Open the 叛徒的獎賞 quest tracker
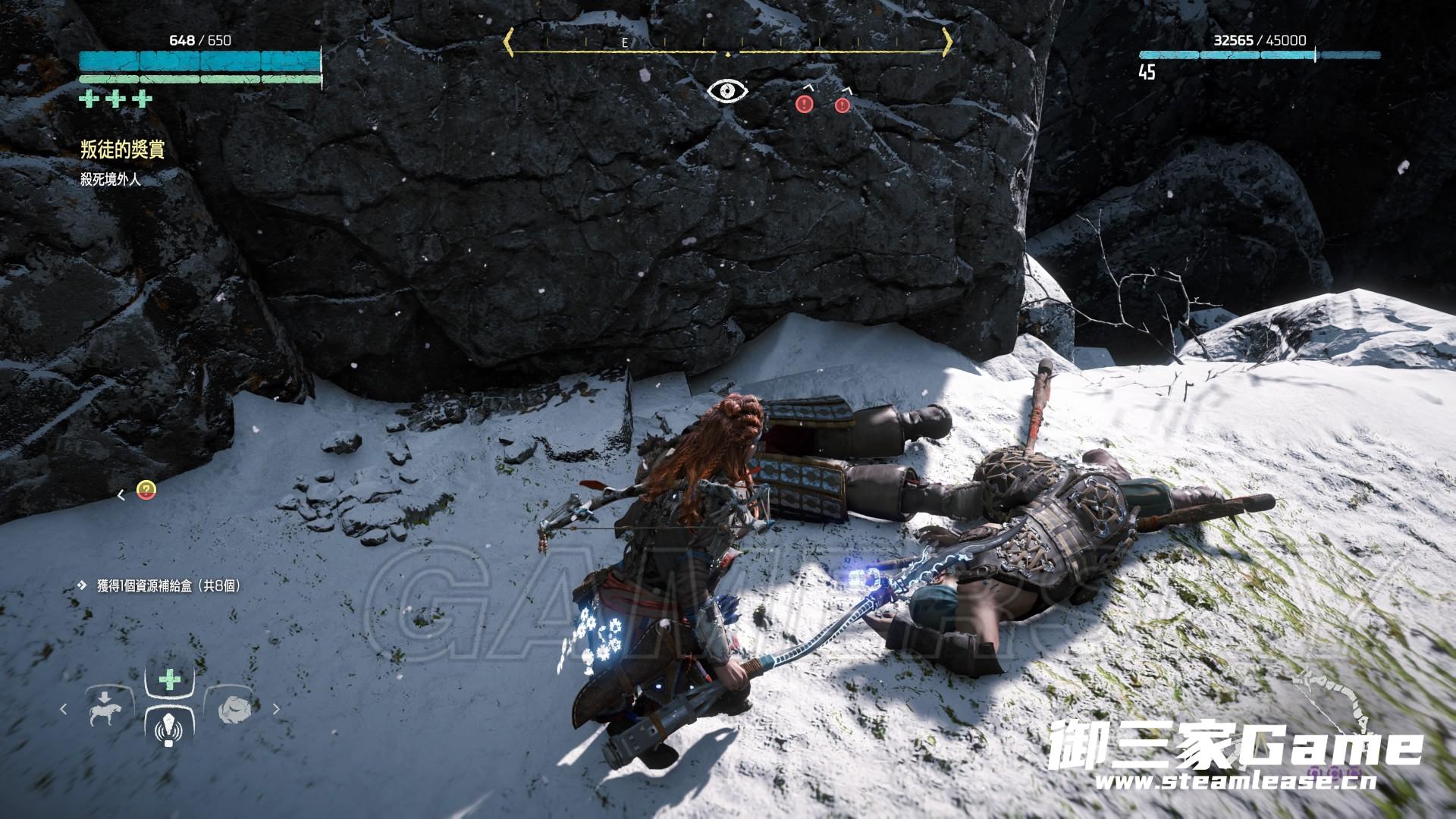The height and width of the screenshot is (819, 1456). (122, 150)
